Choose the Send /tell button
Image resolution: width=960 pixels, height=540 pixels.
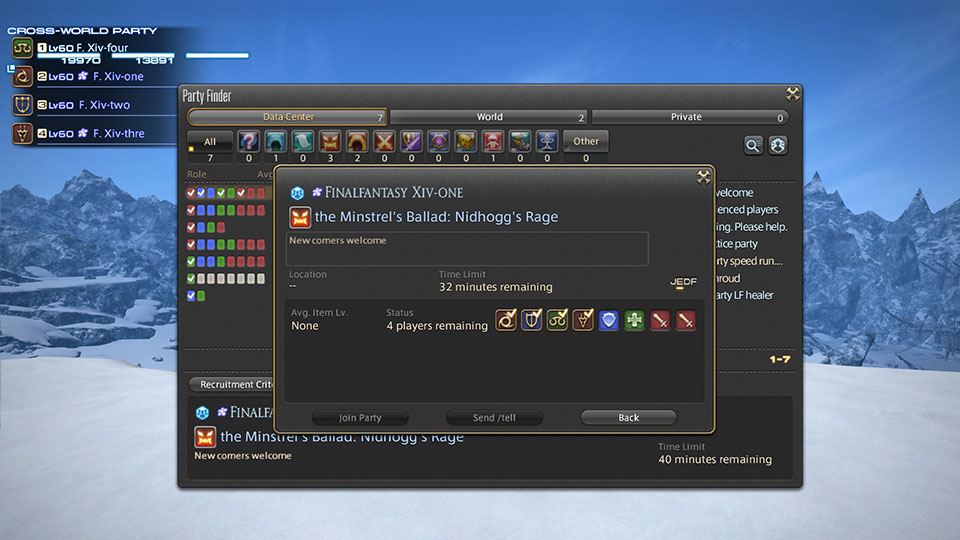[x=494, y=417]
